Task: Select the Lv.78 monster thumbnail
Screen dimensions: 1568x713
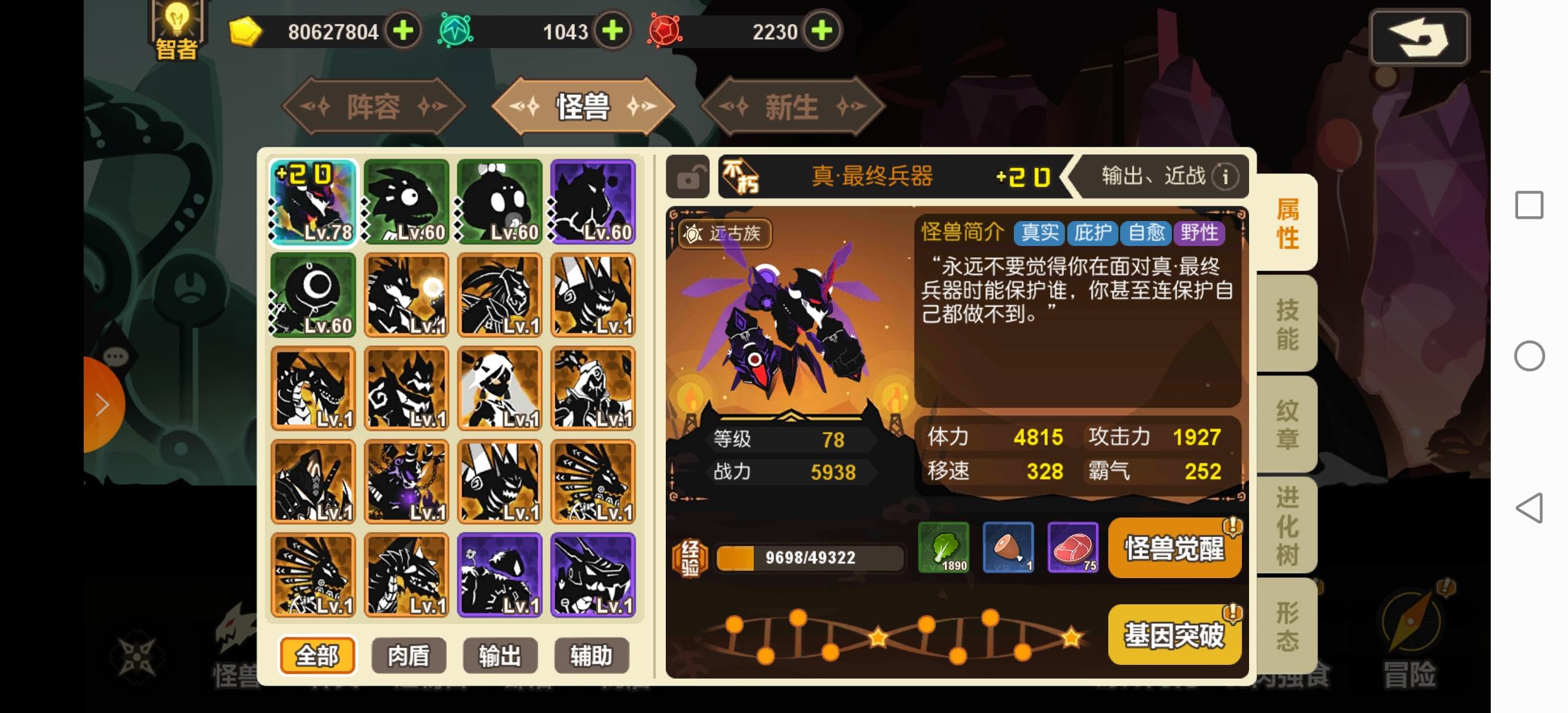Action: [x=314, y=201]
